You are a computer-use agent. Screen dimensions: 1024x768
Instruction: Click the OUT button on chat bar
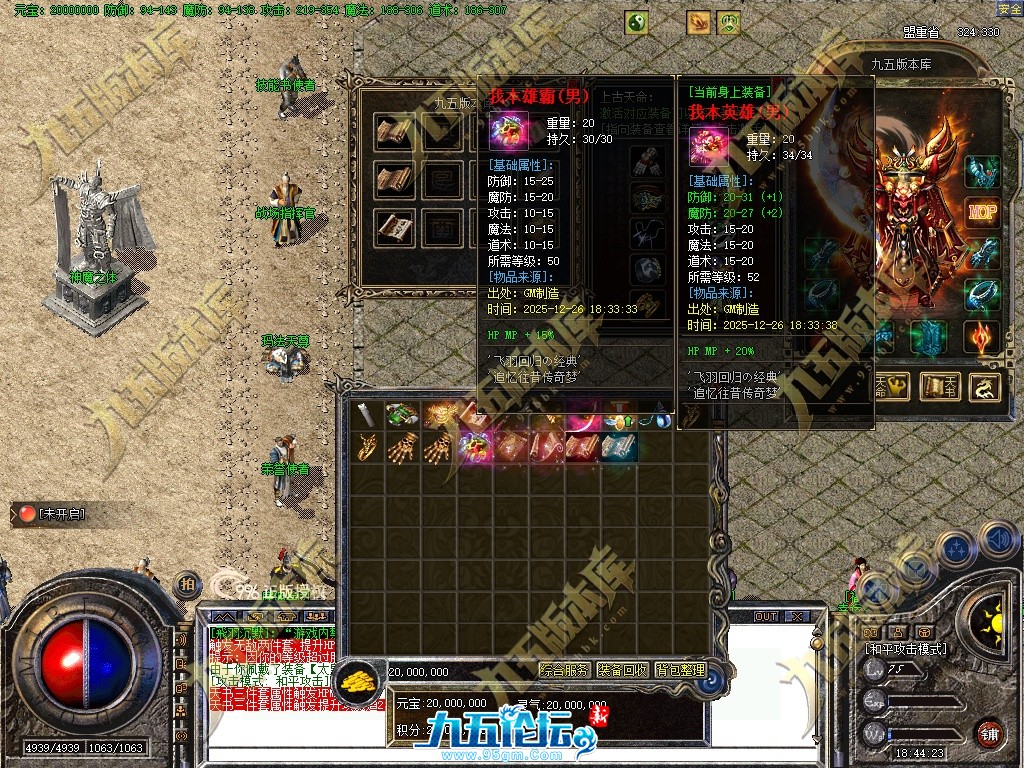pos(766,616)
